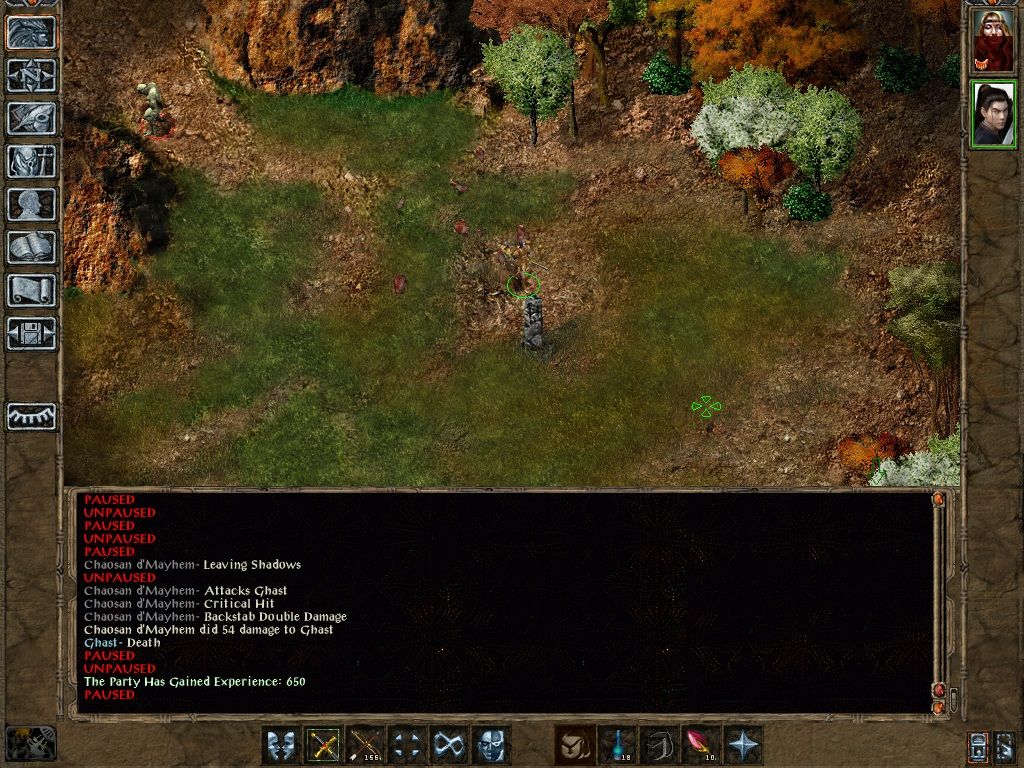Activate the infinity loop thieving button
Screen dimensions: 1024x768
pyautogui.click(x=448, y=746)
